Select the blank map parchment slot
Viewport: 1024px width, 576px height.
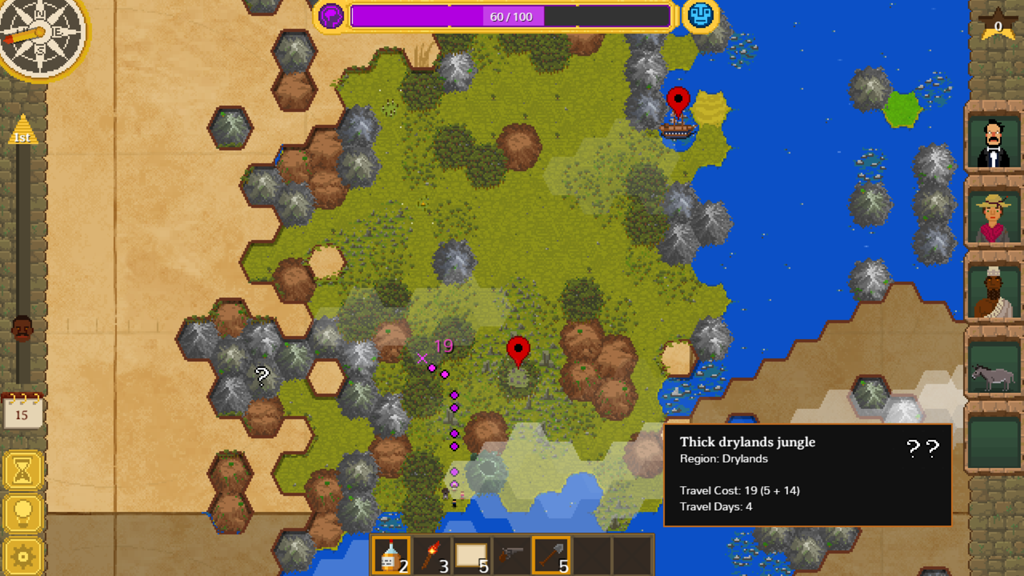pos(470,555)
